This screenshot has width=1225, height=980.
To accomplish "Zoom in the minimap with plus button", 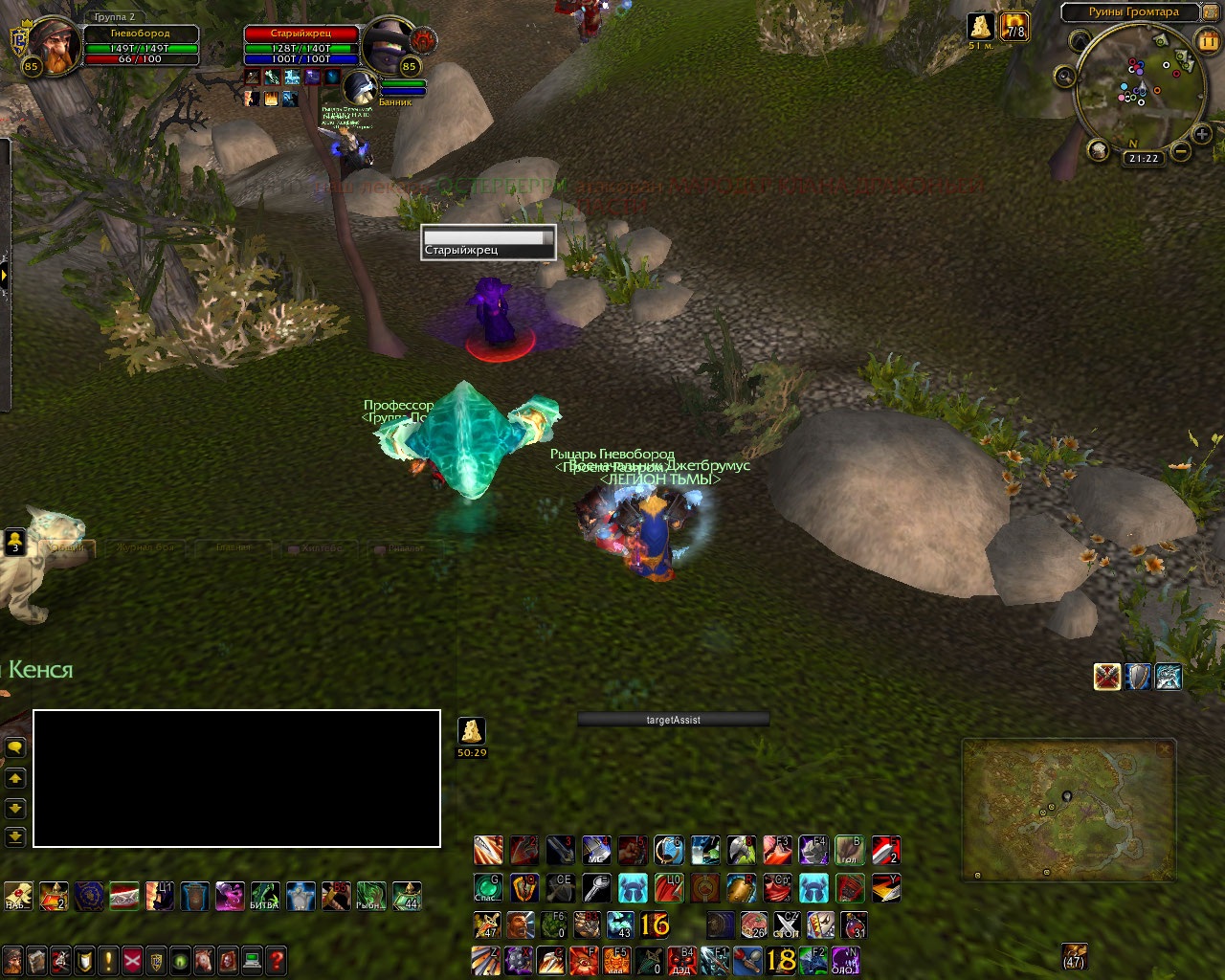I will (x=1202, y=135).
